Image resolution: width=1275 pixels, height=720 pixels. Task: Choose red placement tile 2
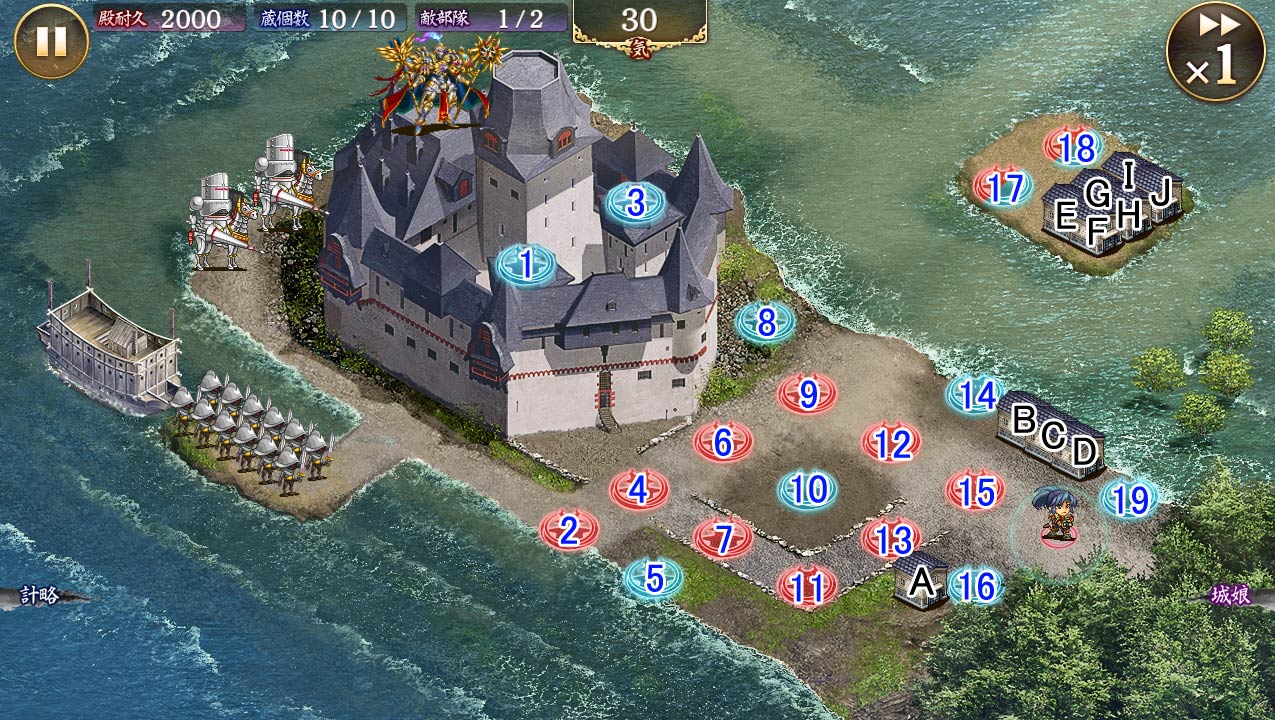[x=569, y=531]
